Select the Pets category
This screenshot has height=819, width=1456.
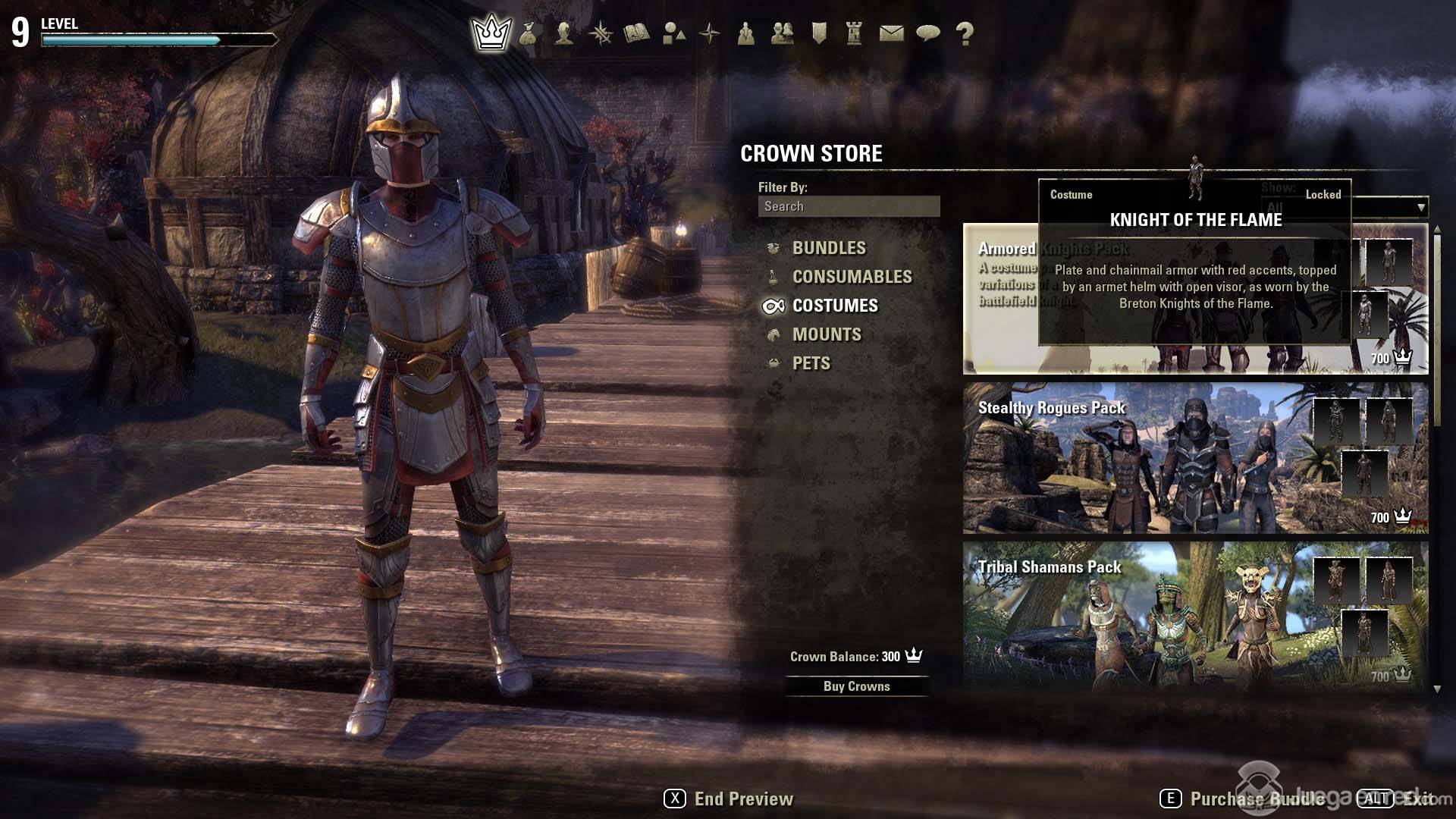pyautogui.click(x=811, y=363)
